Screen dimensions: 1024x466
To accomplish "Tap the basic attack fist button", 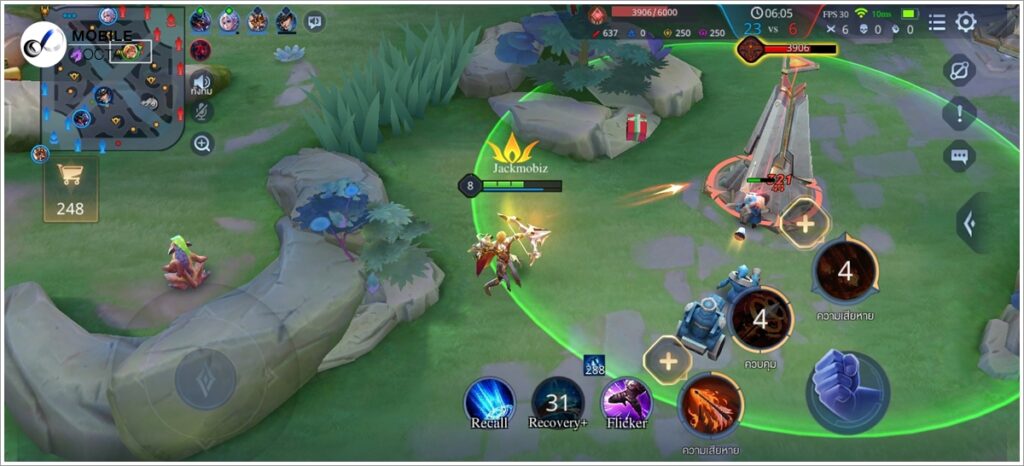I will click(847, 391).
